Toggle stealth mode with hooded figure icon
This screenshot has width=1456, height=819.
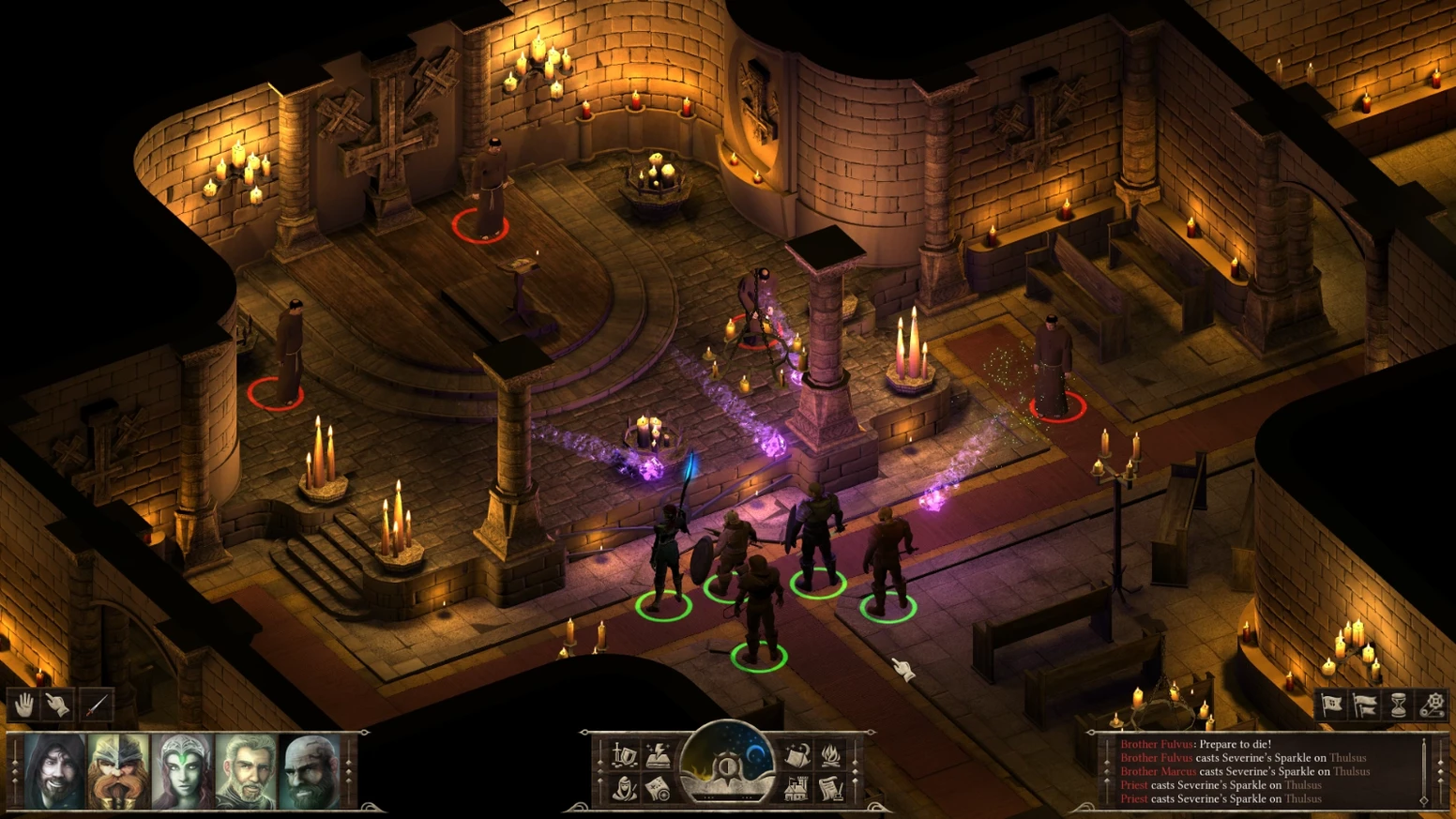pyautogui.click(x=625, y=789)
